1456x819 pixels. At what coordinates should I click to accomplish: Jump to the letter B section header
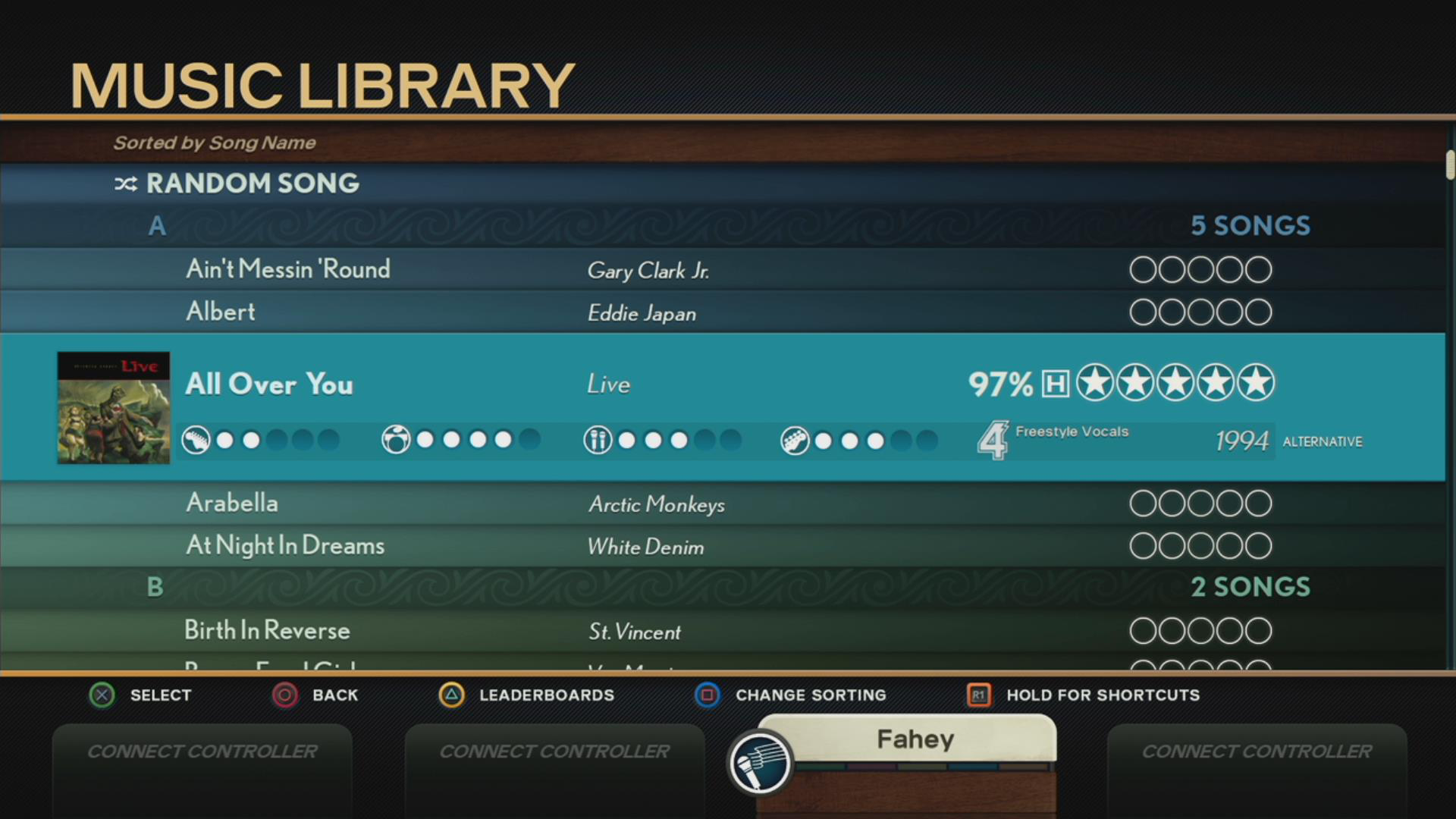155,587
